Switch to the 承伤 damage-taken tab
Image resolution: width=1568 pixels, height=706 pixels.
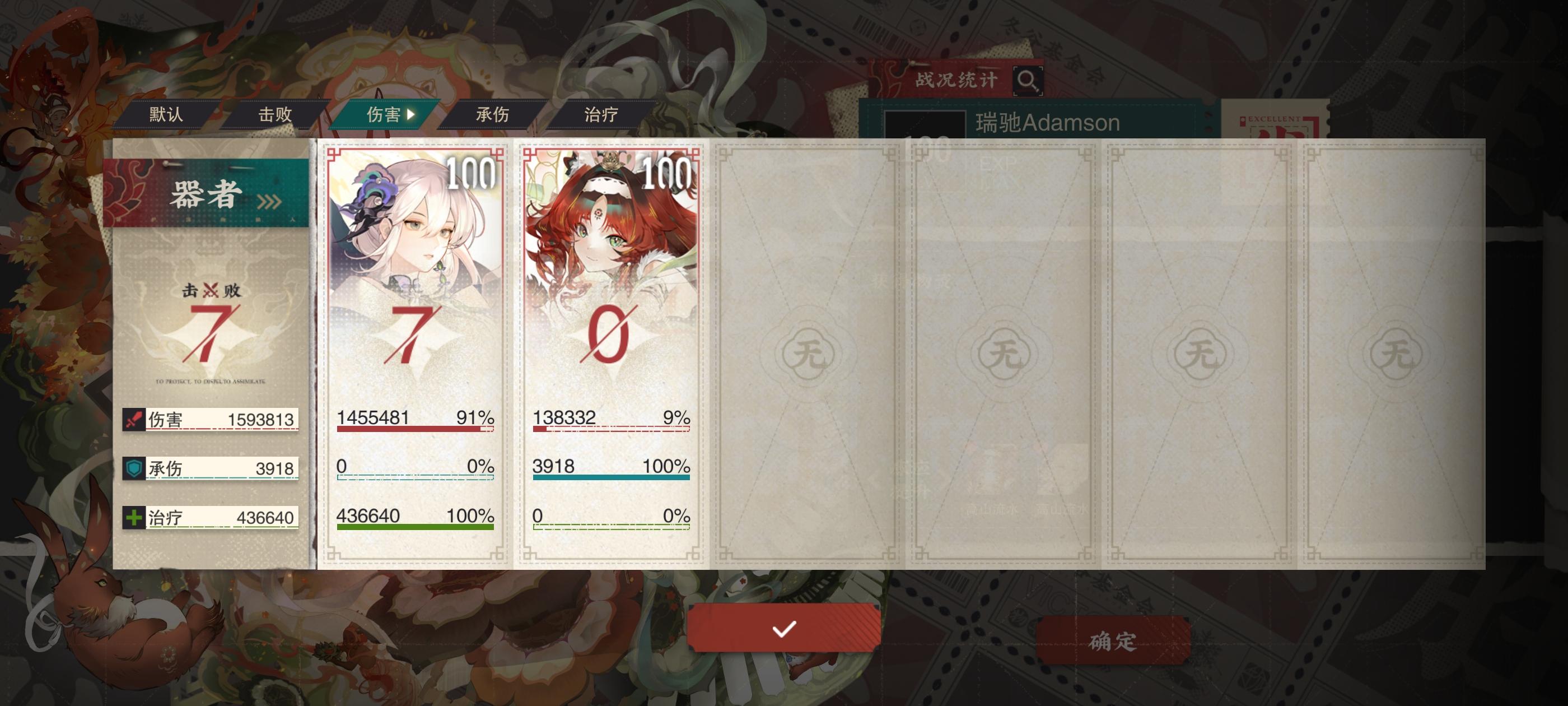pyautogui.click(x=493, y=114)
